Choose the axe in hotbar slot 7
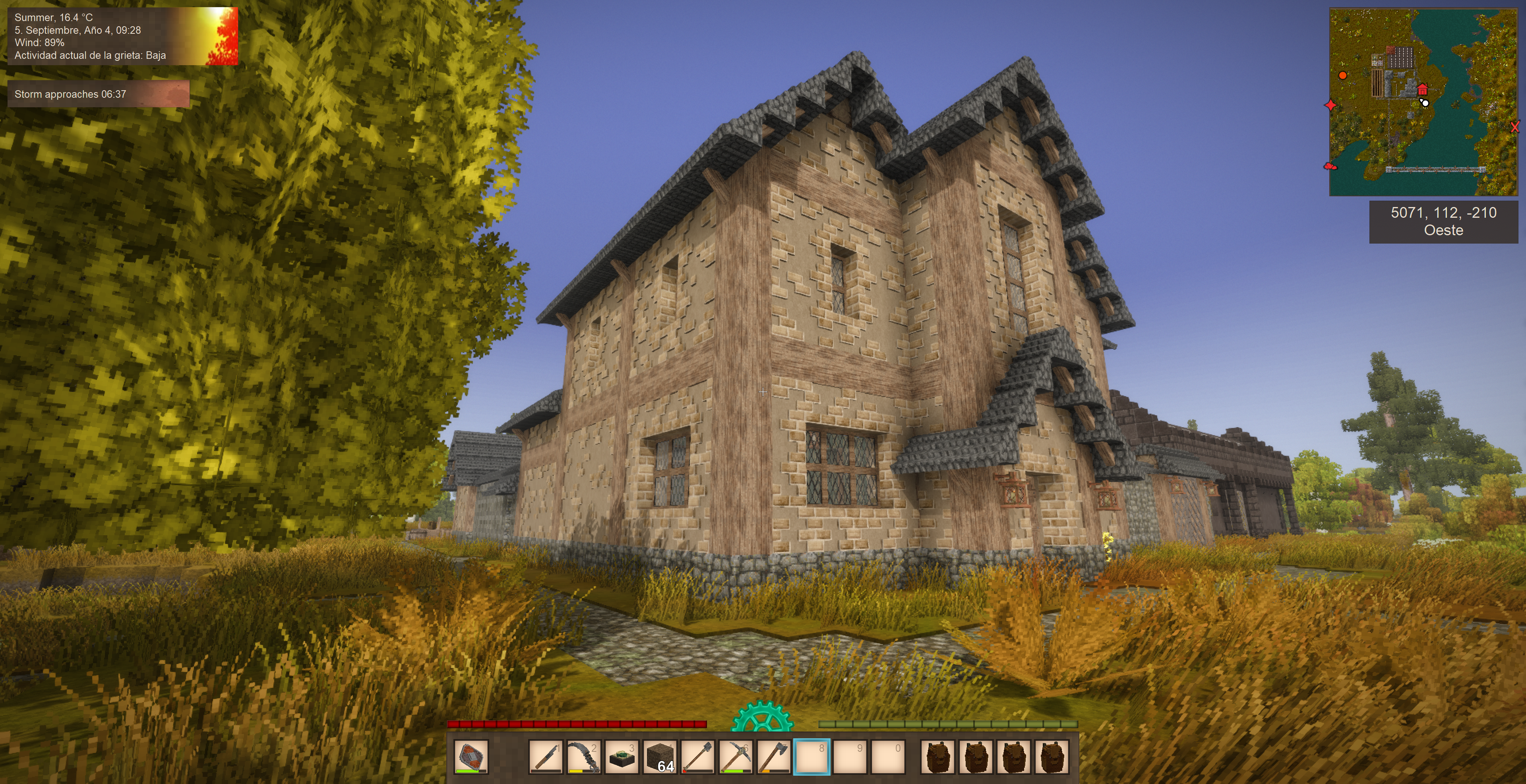 point(774,756)
